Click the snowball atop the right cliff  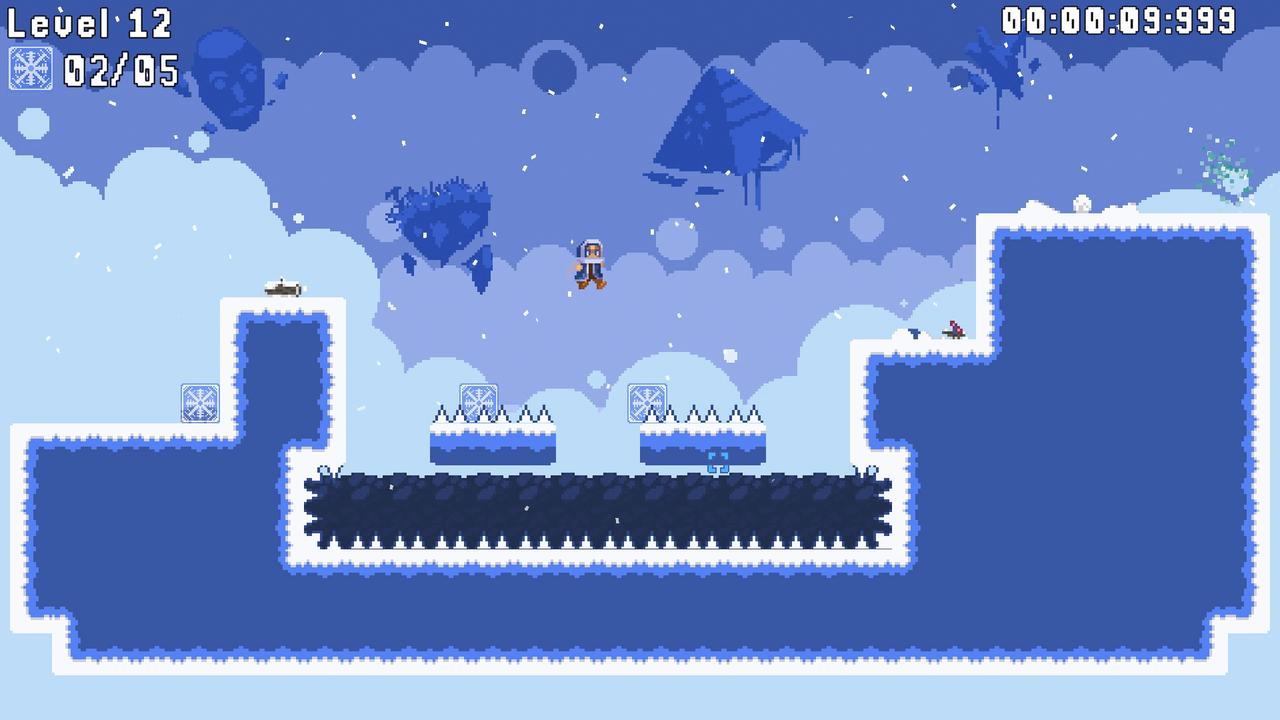1081,203
